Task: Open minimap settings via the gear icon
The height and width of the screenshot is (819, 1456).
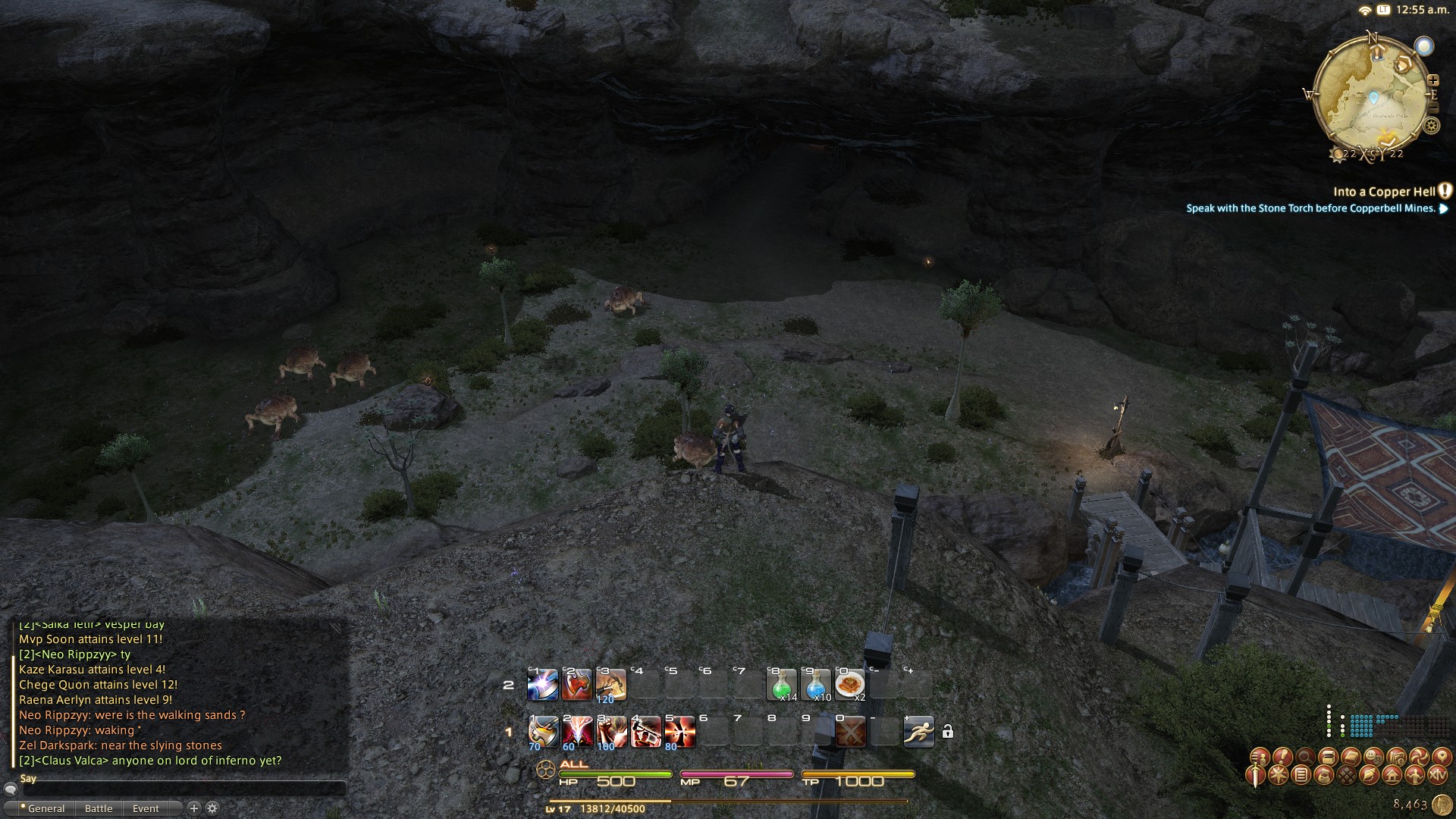Action: pos(1431,125)
